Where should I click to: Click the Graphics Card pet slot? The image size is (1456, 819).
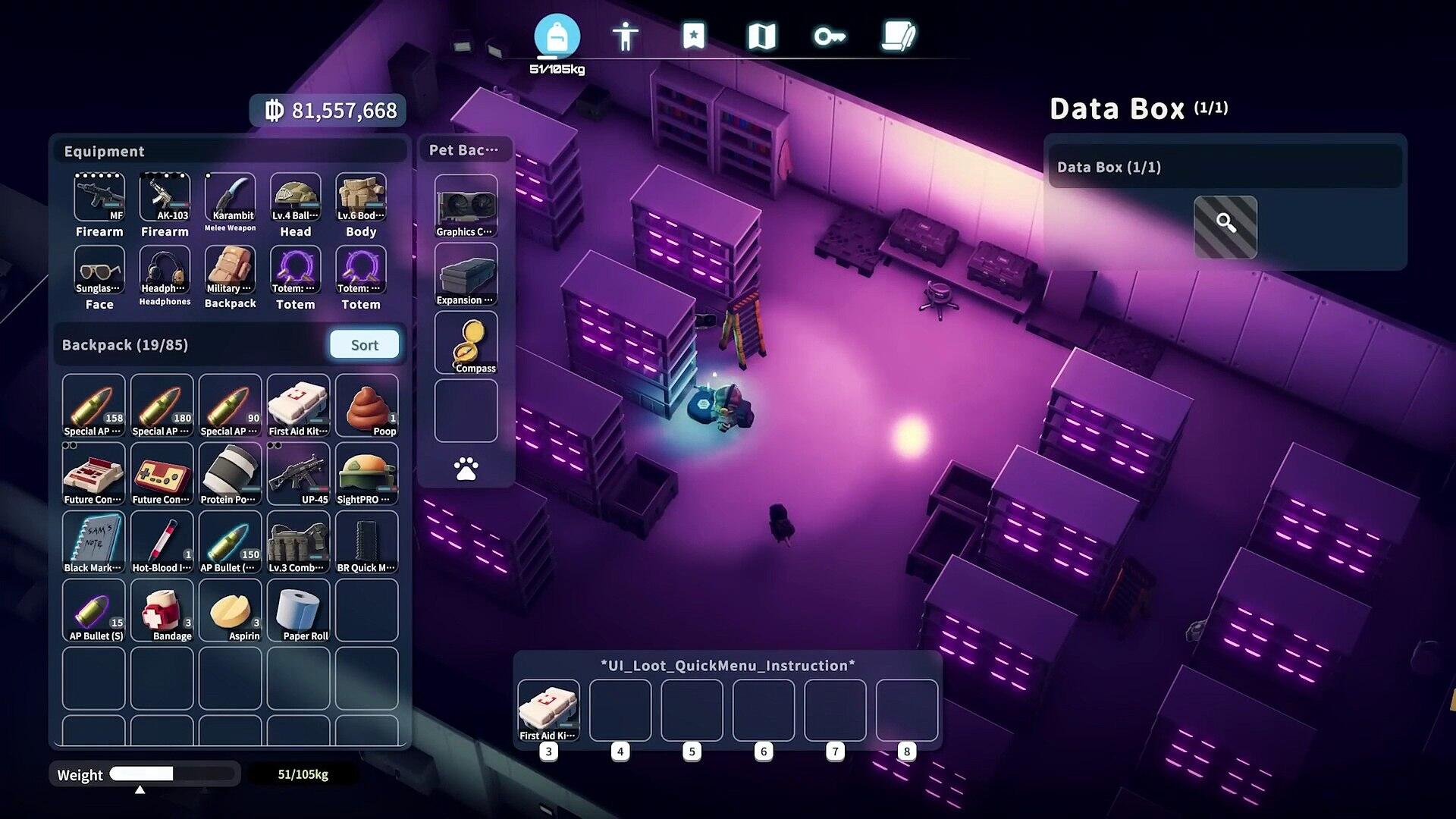click(x=466, y=206)
